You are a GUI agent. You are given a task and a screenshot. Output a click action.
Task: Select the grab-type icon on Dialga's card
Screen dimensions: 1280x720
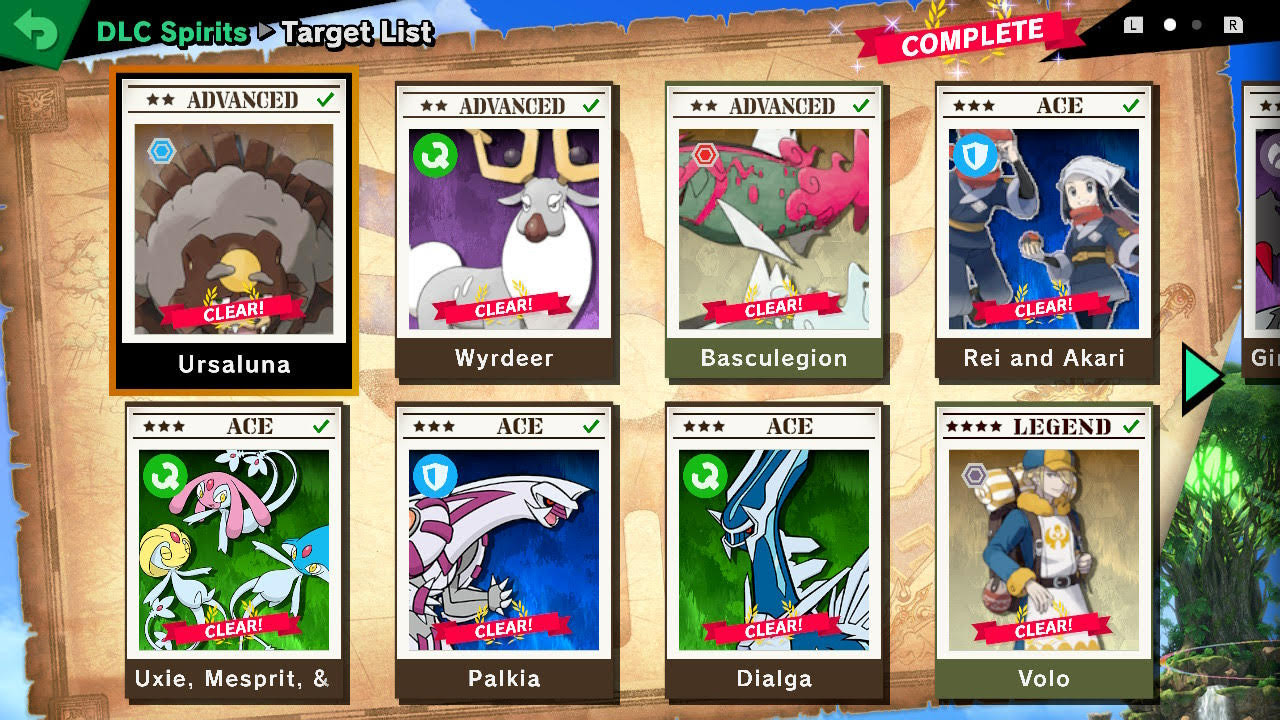coord(704,476)
